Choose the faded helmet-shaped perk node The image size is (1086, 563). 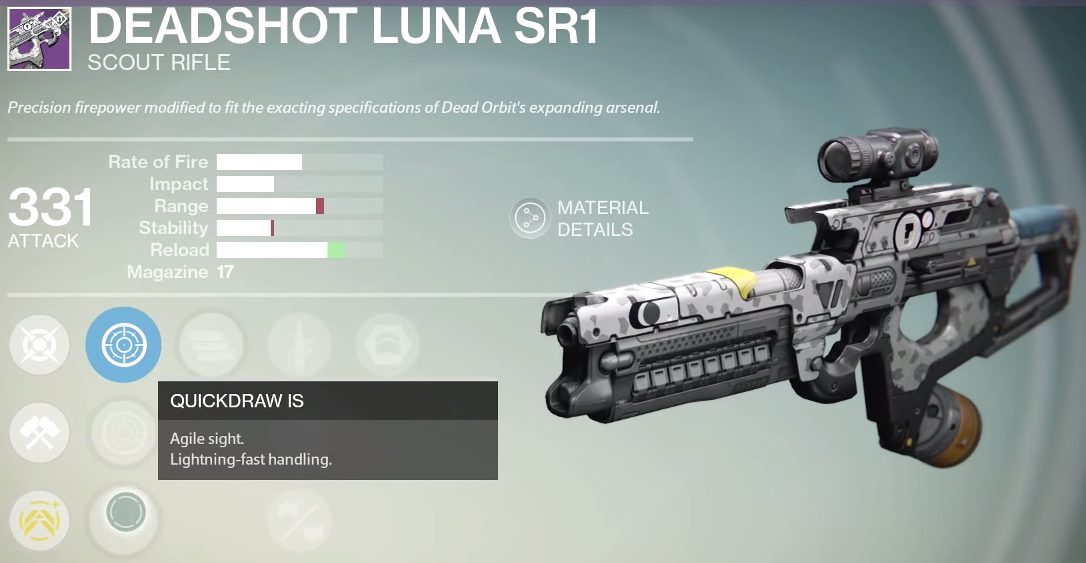tap(387, 345)
